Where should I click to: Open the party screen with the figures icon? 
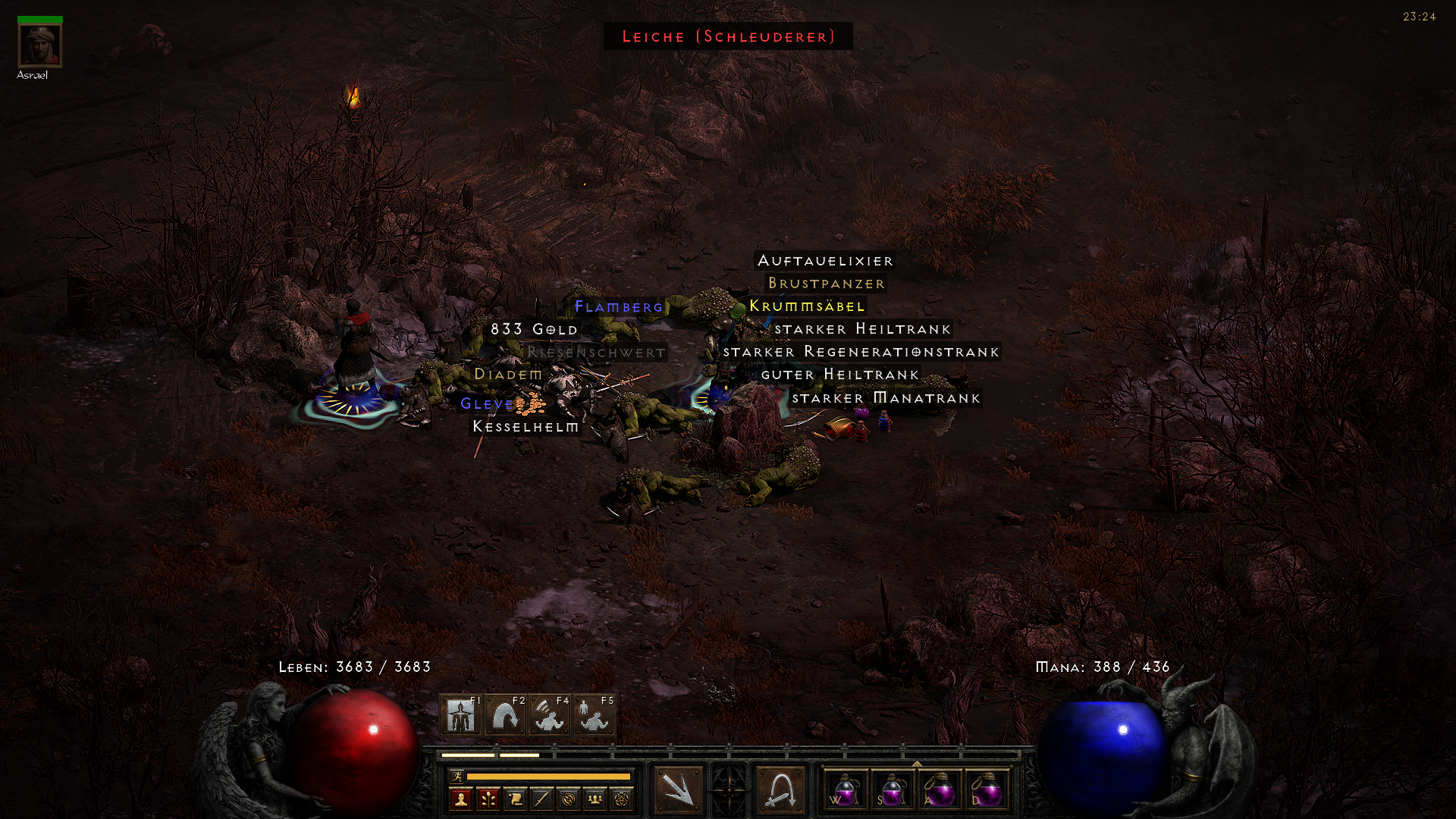coord(596,800)
